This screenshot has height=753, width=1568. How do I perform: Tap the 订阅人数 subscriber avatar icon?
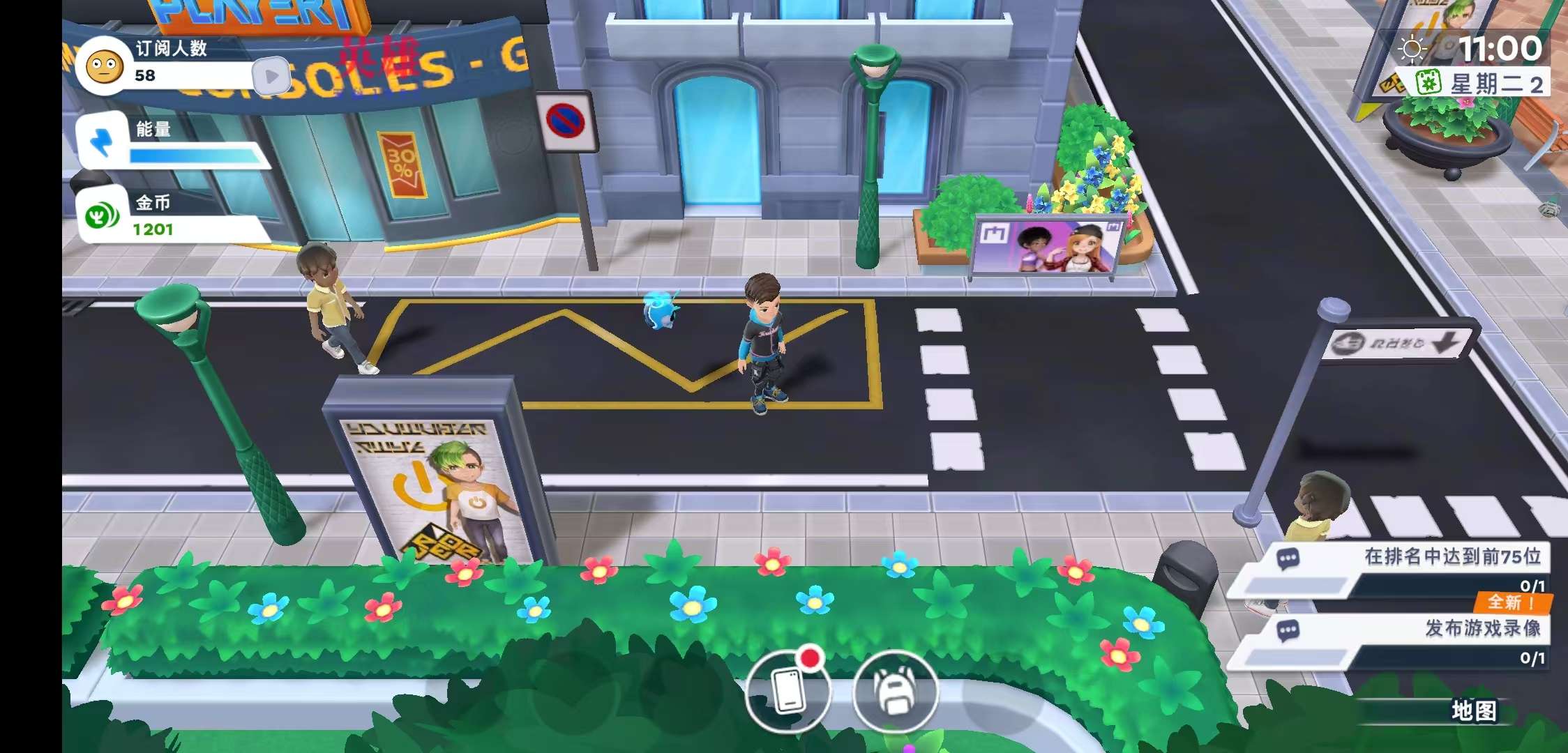105,67
